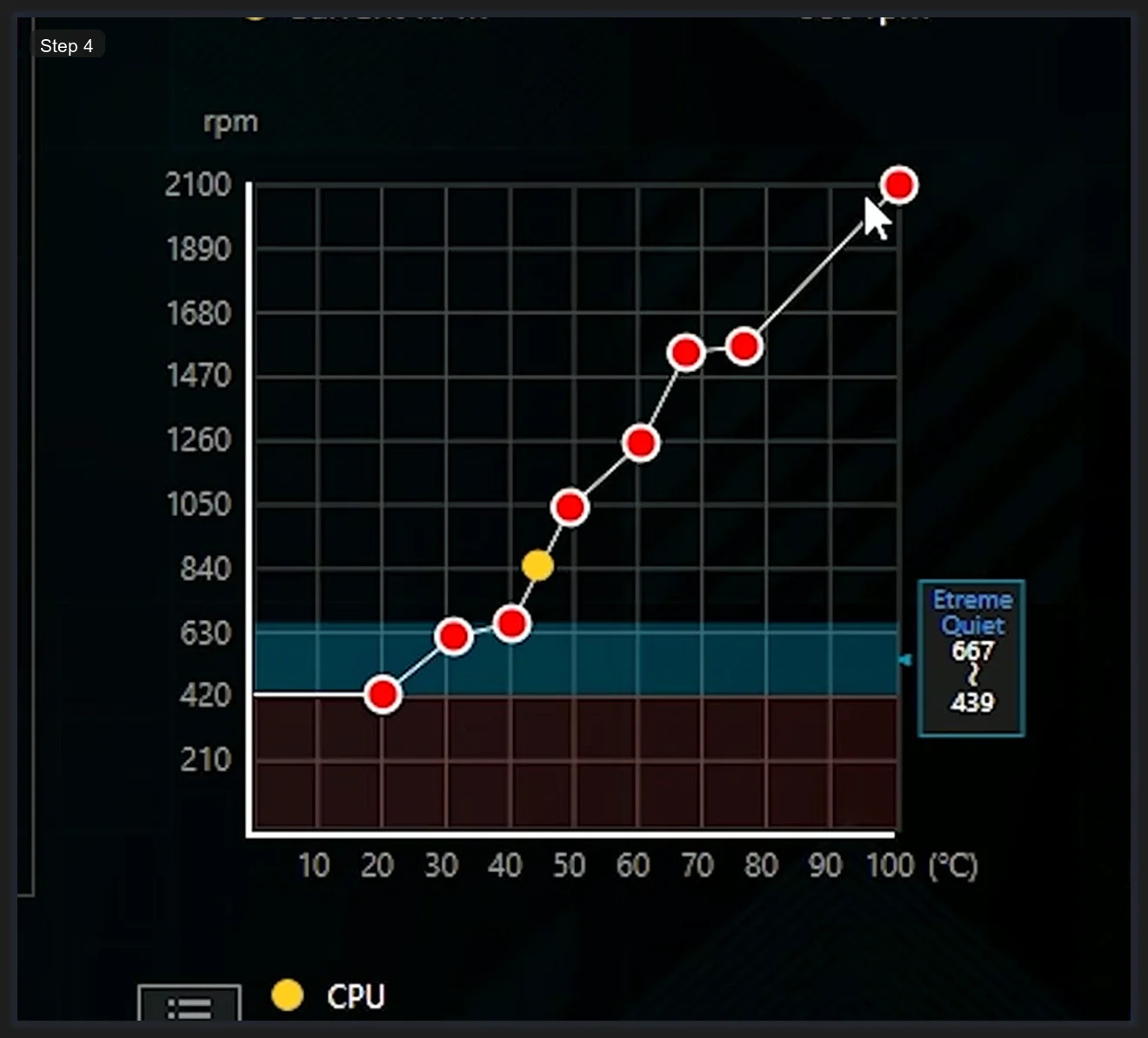Open the fan list view icon
This screenshot has width=1148, height=1038.
coord(190,1008)
